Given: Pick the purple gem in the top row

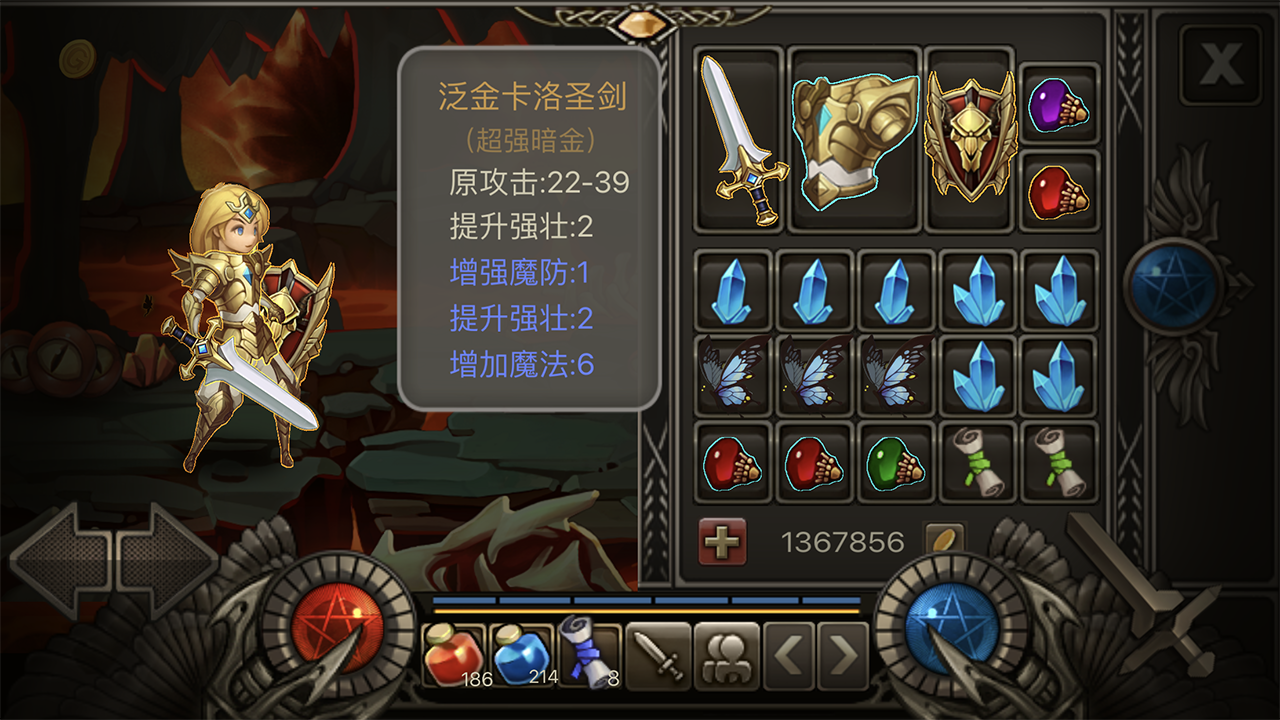Looking at the screenshot, I should click(1060, 103).
